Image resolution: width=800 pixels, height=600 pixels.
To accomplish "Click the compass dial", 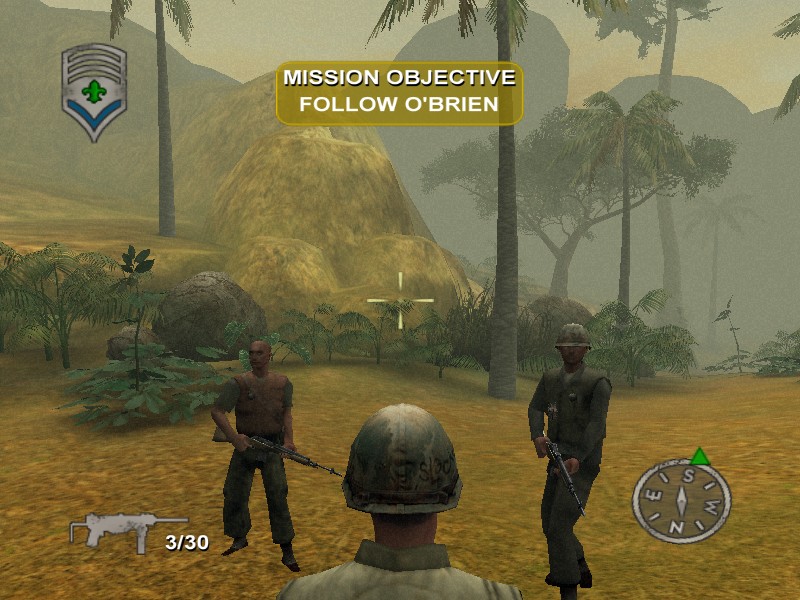I will 681,500.
